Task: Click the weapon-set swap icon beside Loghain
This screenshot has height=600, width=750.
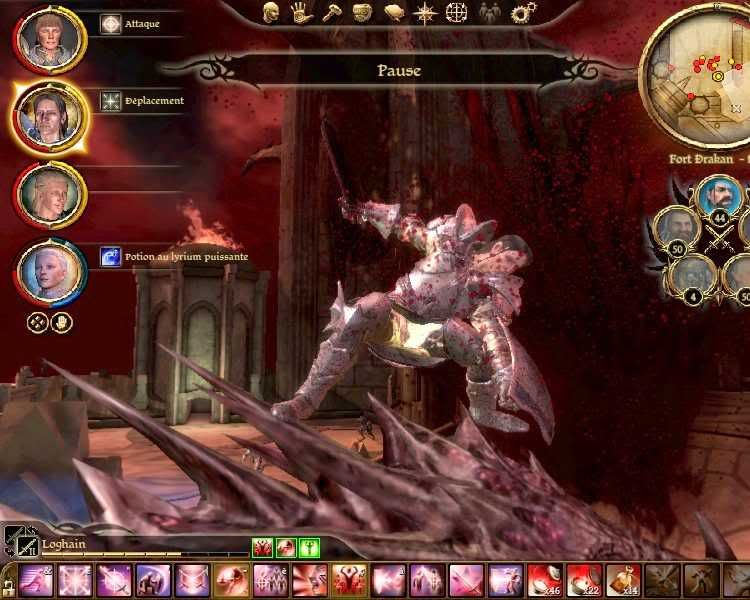Action: pos(18,541)
